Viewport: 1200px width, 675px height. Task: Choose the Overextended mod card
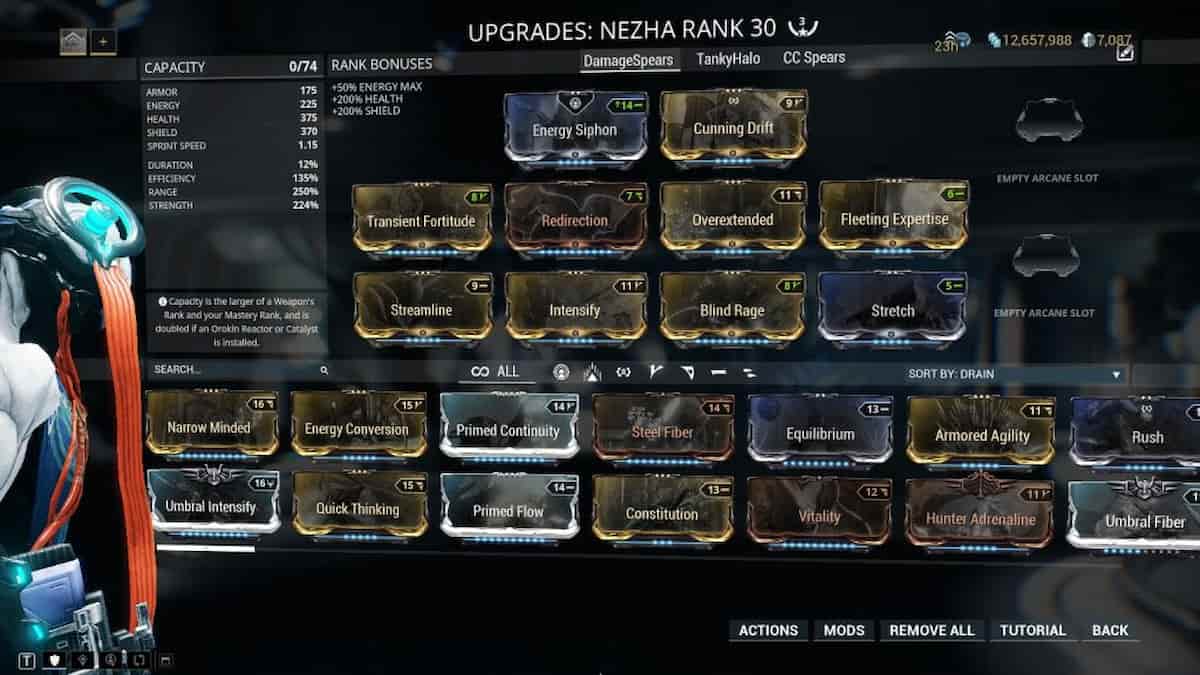click(x=733, y=219)
